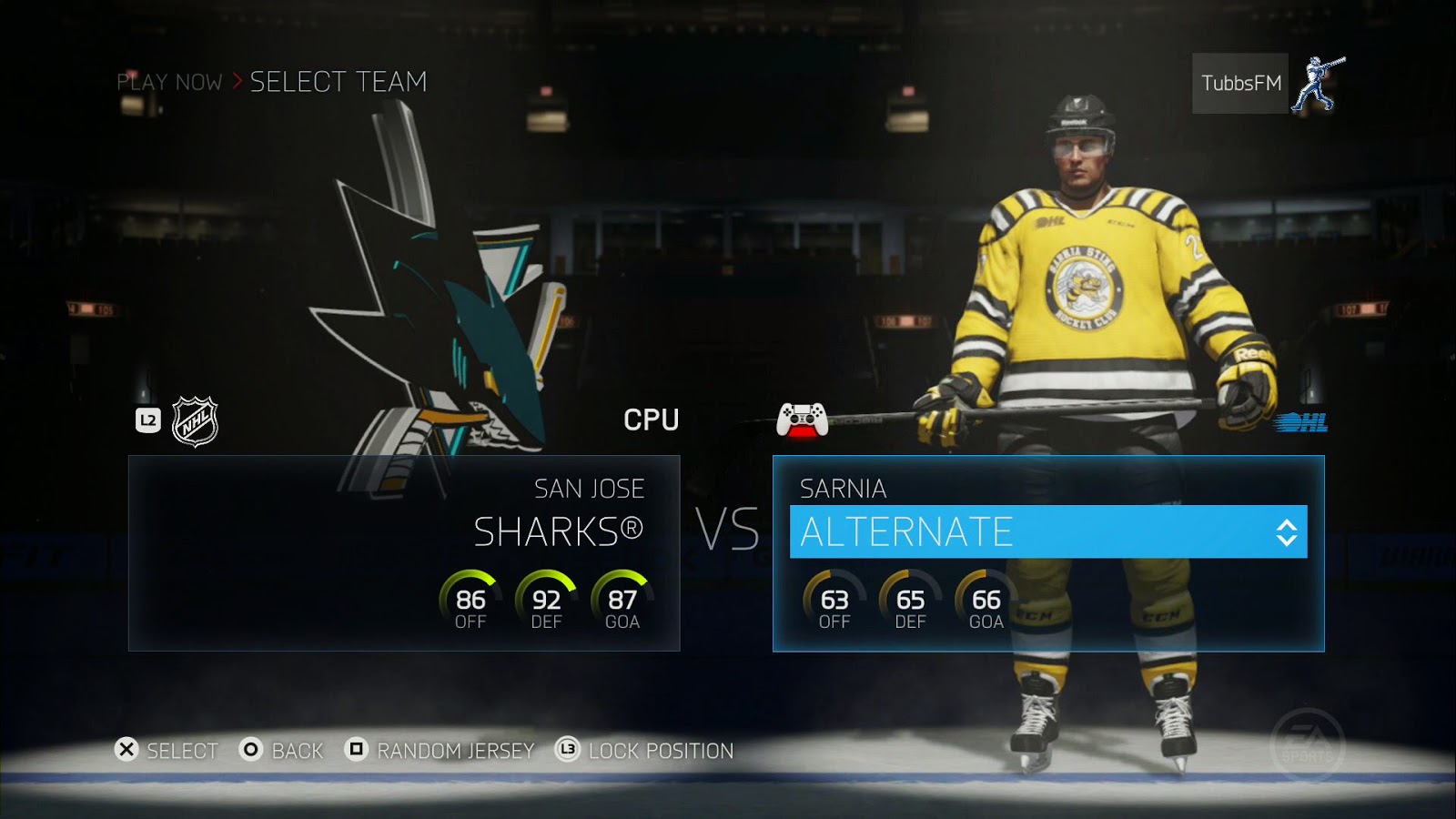The height and width of the screenshot is (819, 1456).
Task: Activate Lock Position in the footer
Action: (x=644, y=751)
